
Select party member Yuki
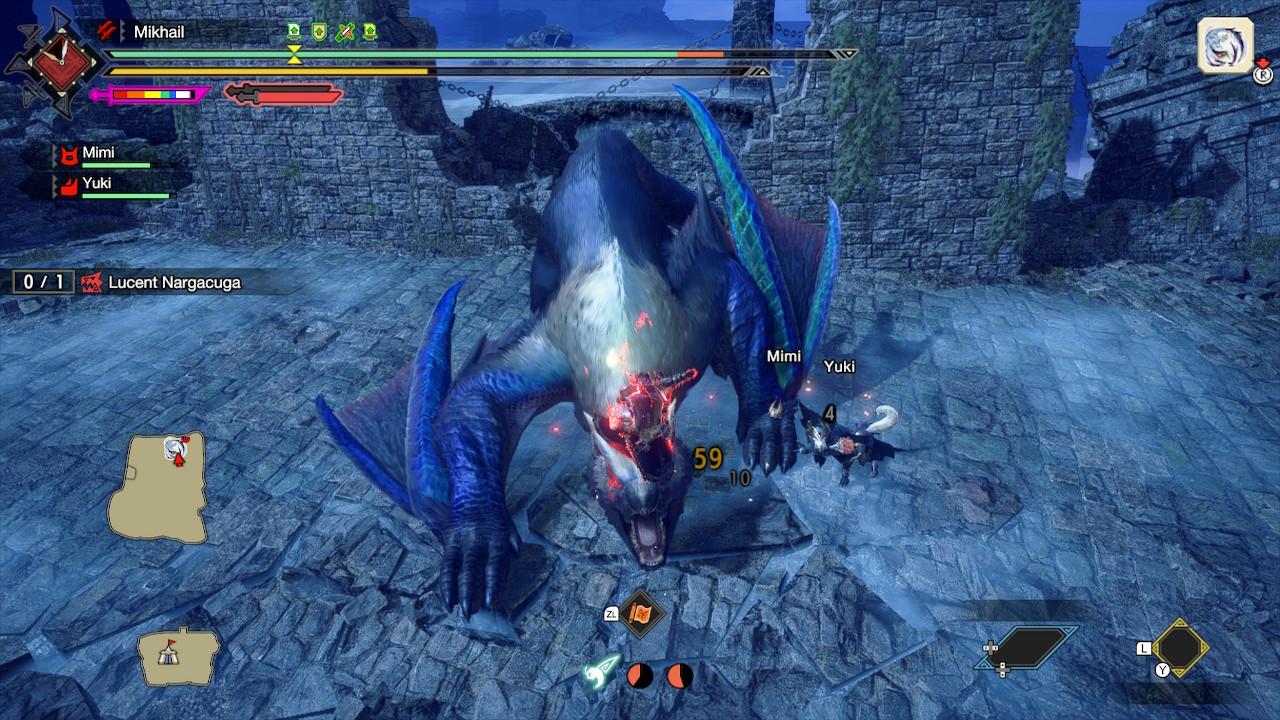[96, 184]
